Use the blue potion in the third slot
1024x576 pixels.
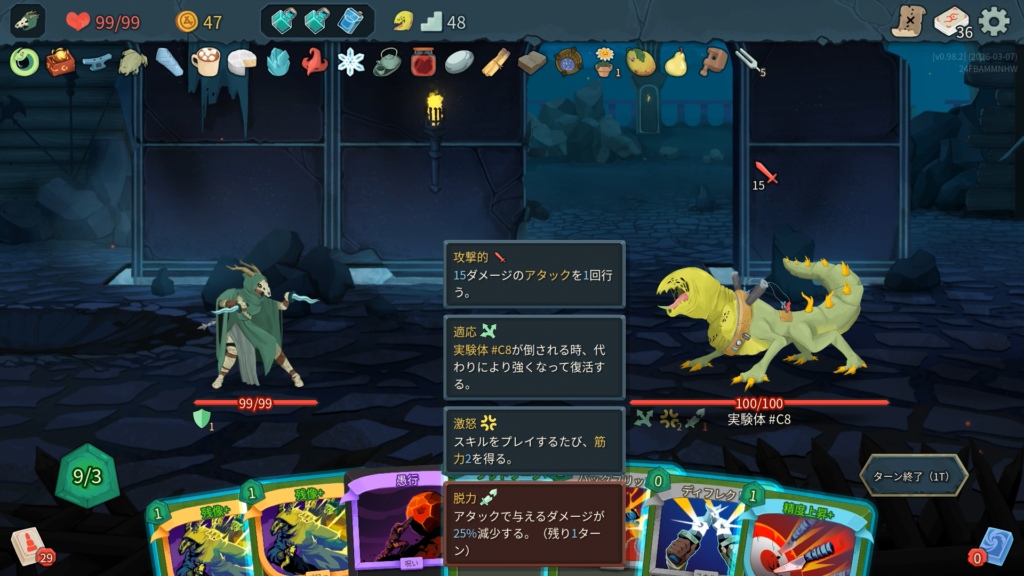(x=351, y=21)
